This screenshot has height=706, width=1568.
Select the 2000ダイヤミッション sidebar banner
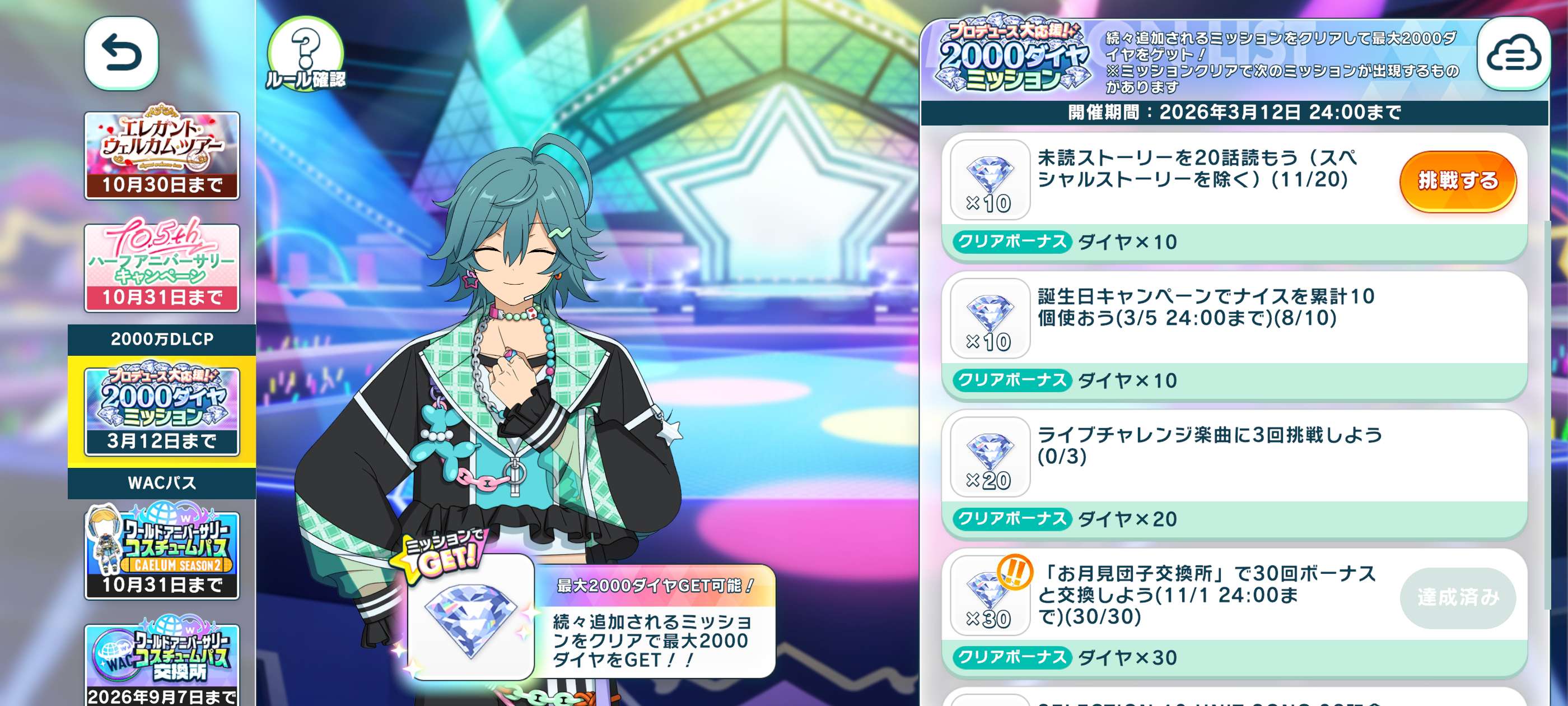tap(162, 411)
